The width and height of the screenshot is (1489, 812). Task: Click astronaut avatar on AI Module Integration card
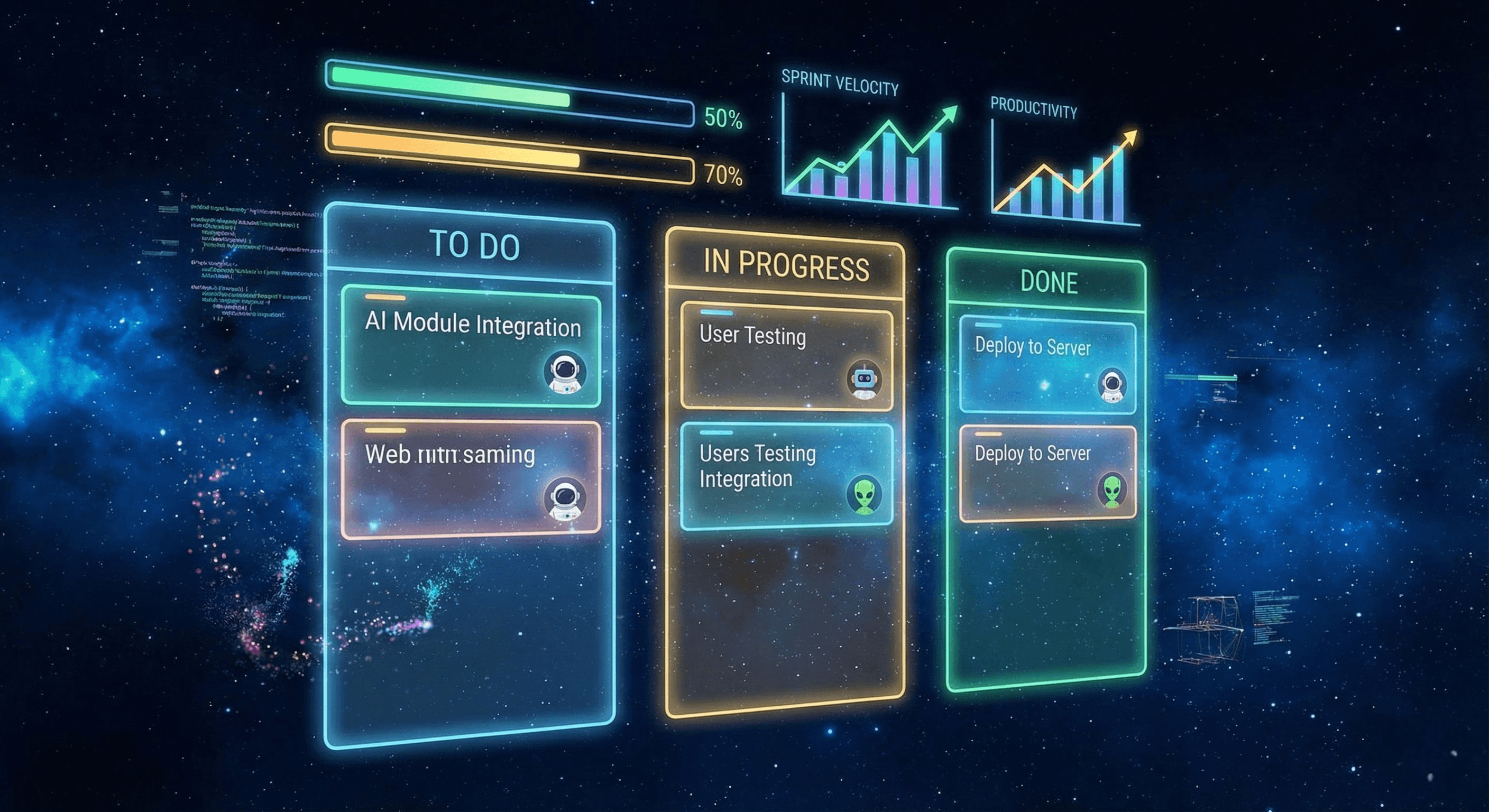565,373
